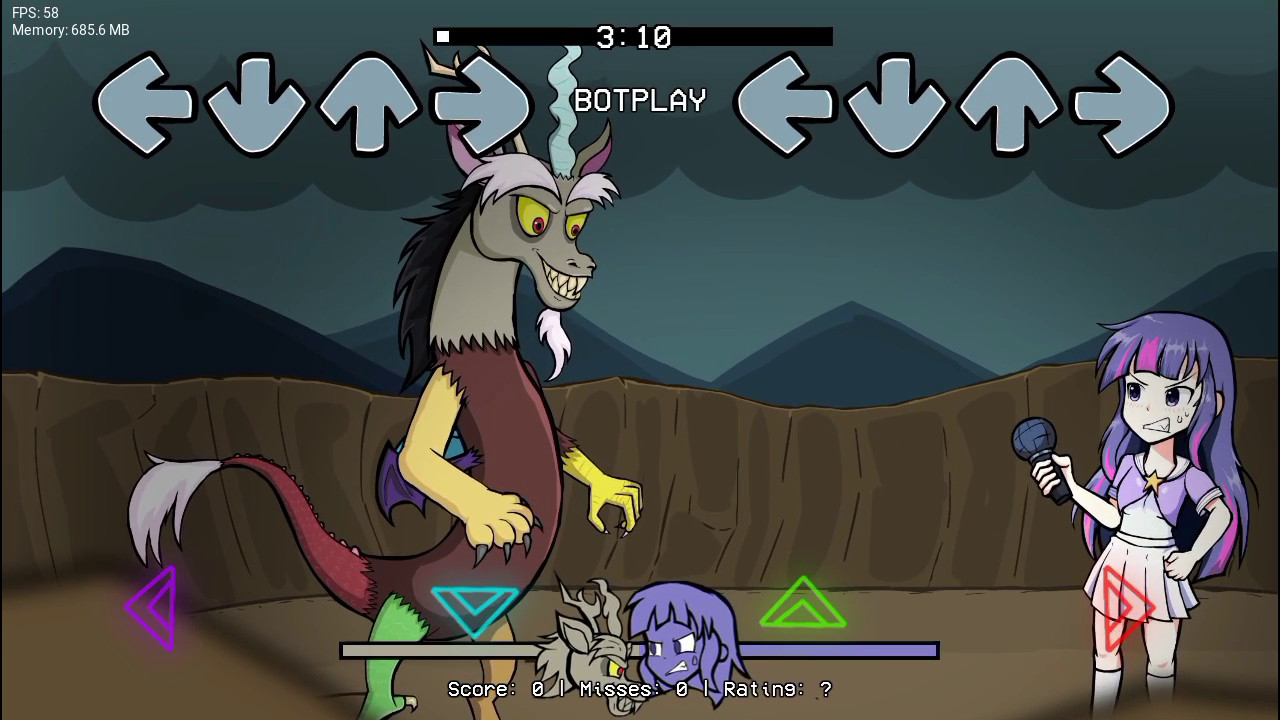
Task: Click the cyan down note on stage
Action: (x=475, y=606)
